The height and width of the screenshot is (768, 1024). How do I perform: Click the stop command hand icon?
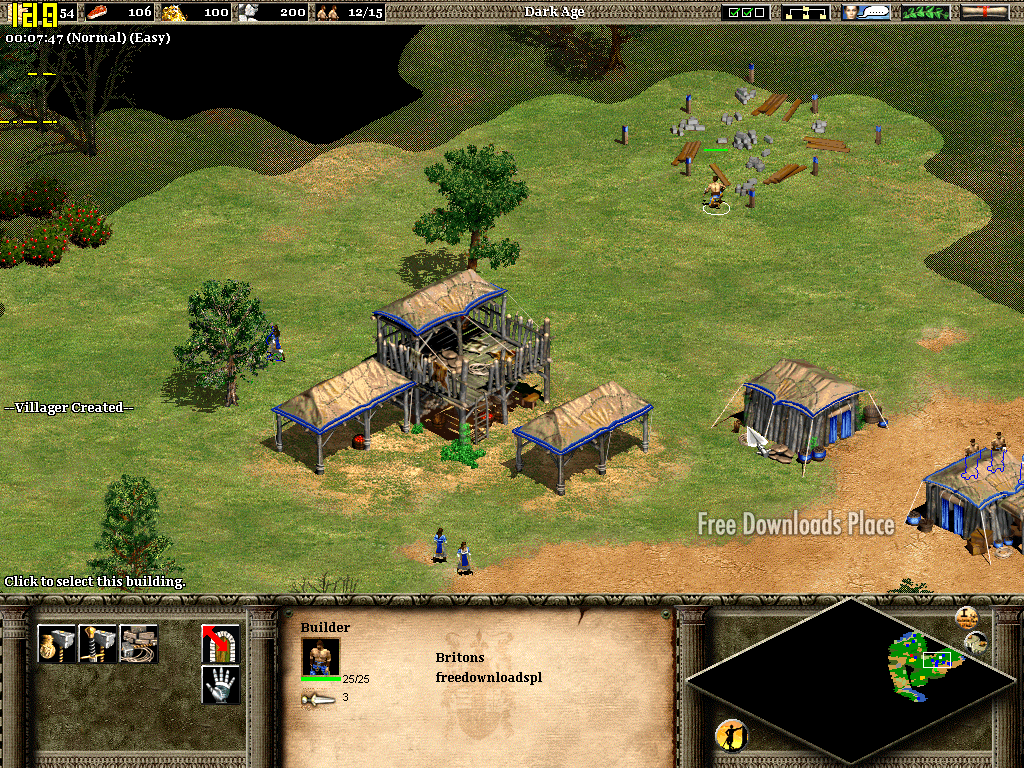point(220,685)
